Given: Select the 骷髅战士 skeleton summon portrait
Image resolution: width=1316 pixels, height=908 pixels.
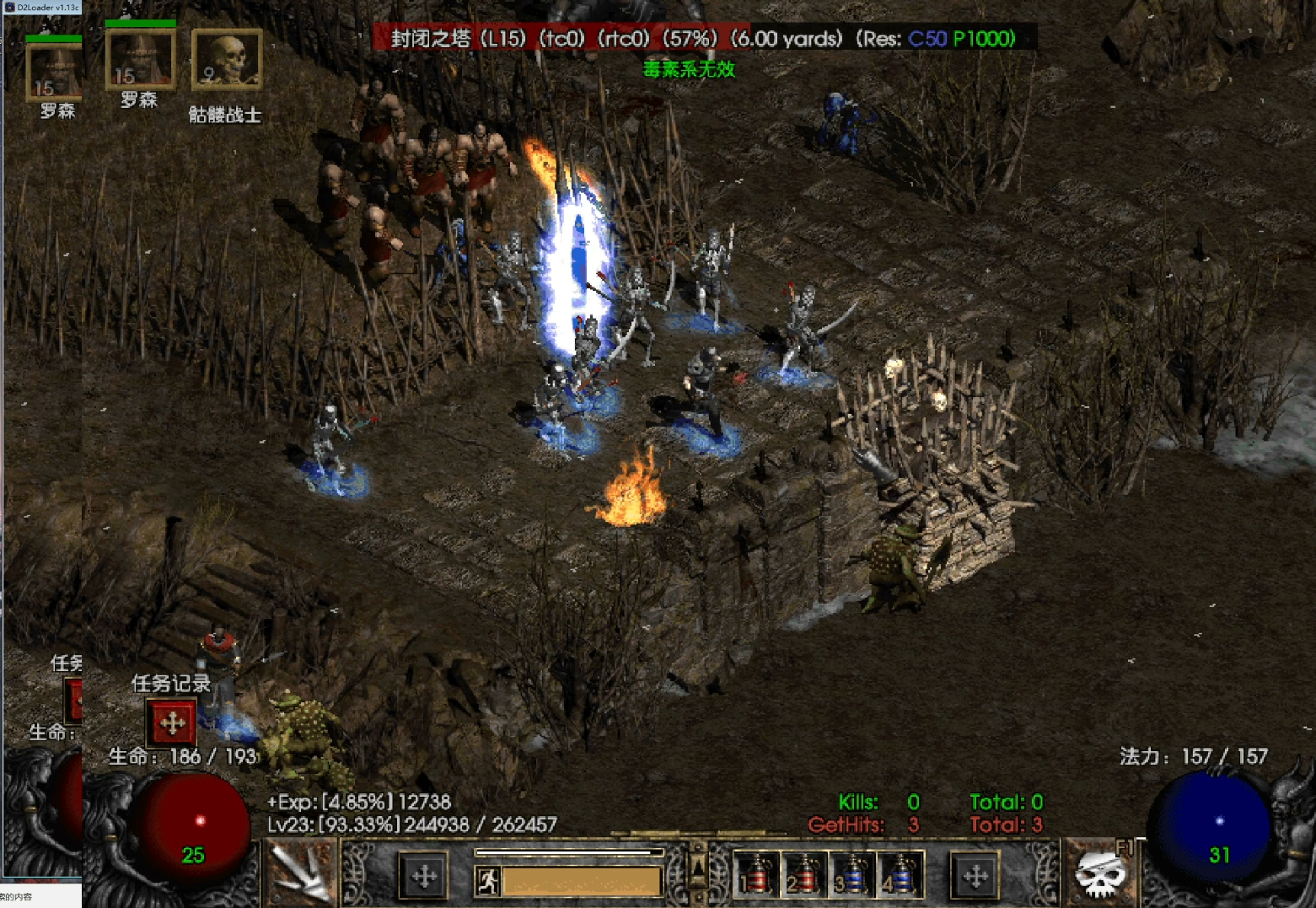Looking at the screenshot, I should click(x=227, y=59).
